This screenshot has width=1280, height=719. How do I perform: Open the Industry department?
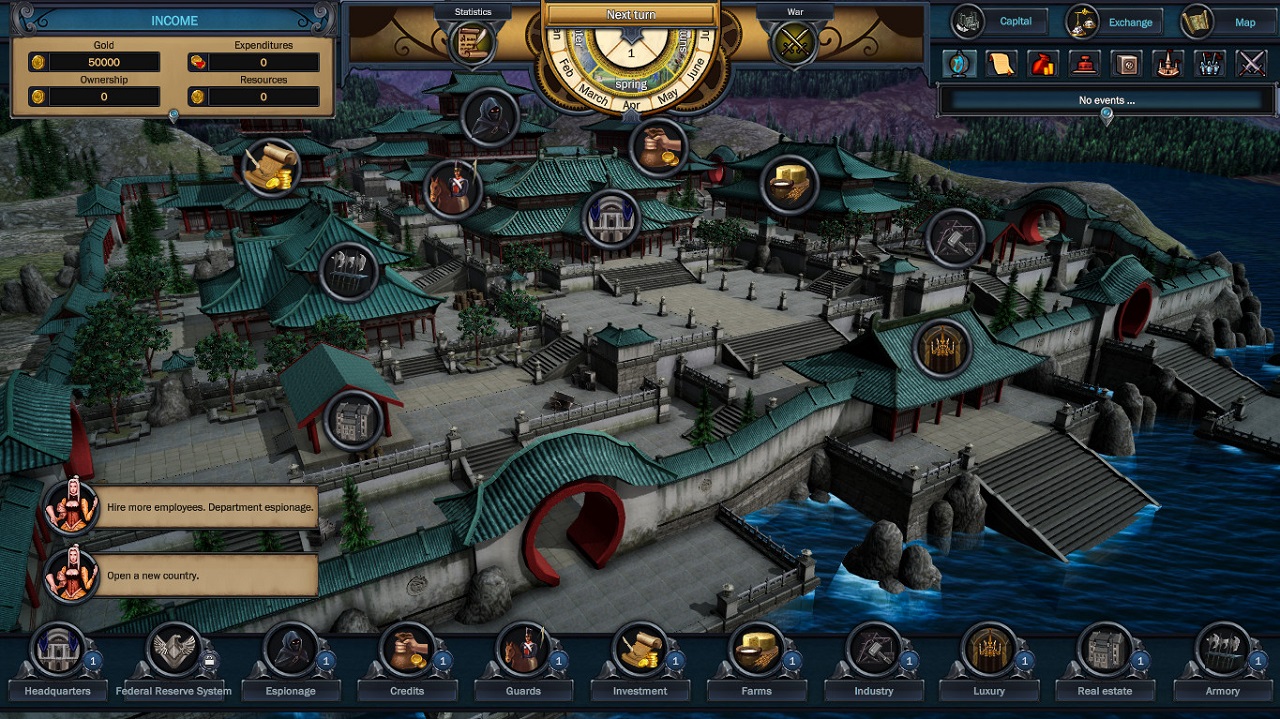tap(873, 650)
